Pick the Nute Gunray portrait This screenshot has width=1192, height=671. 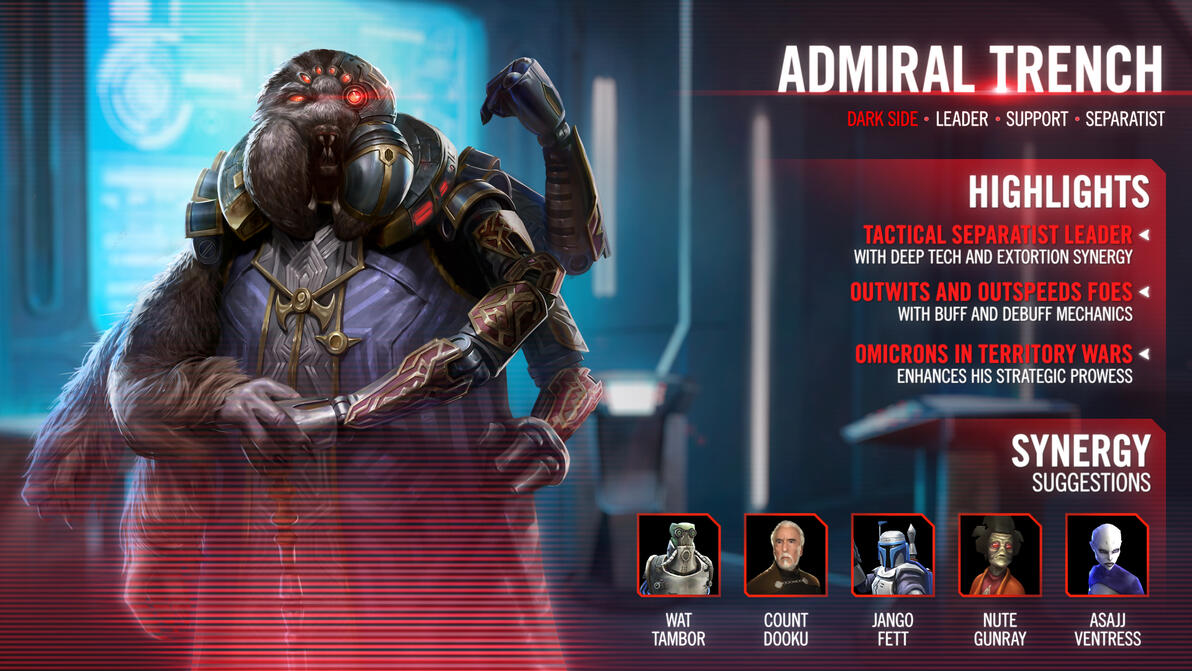coord(1000,555)
